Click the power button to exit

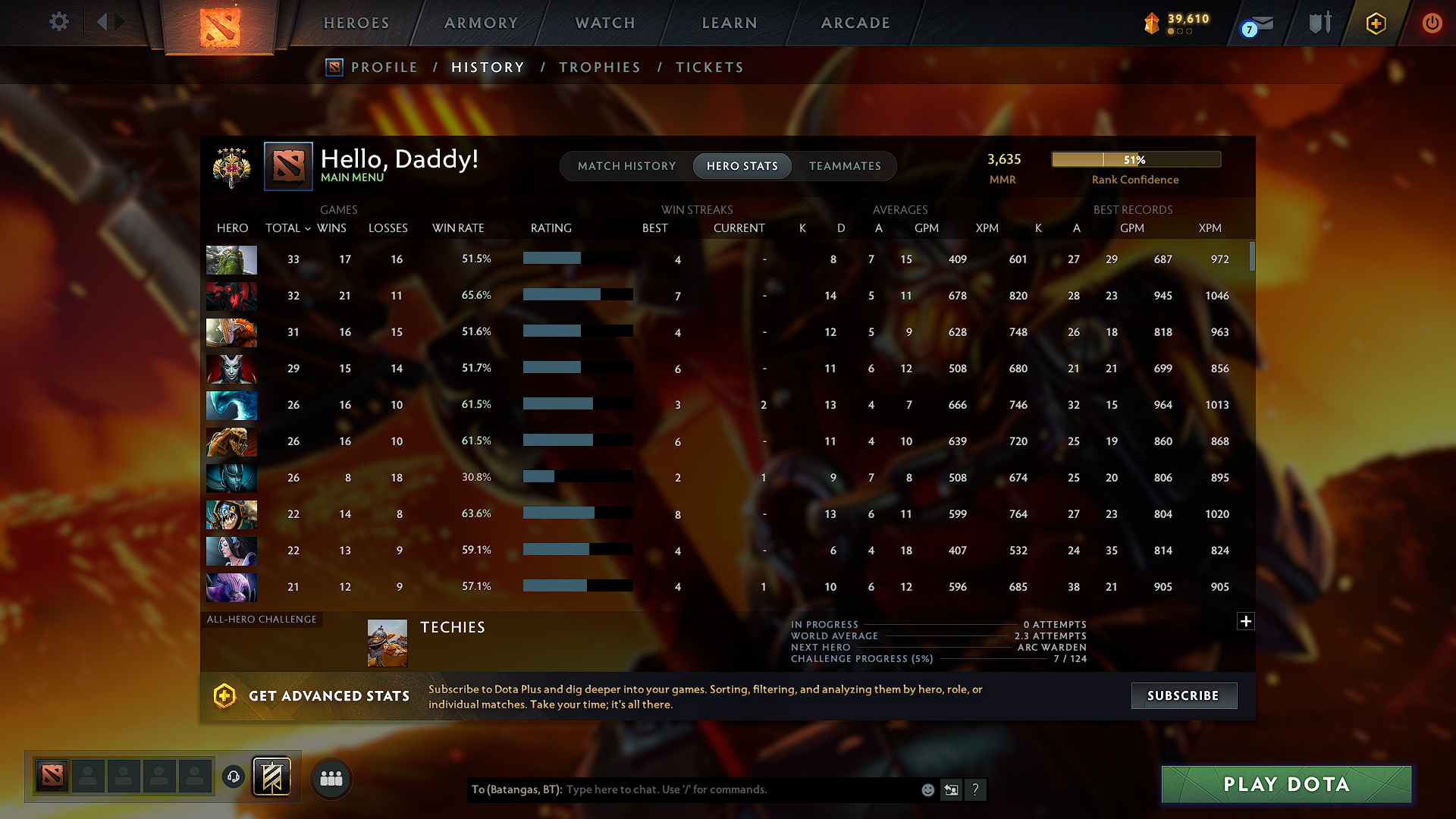coord(1432,24)
